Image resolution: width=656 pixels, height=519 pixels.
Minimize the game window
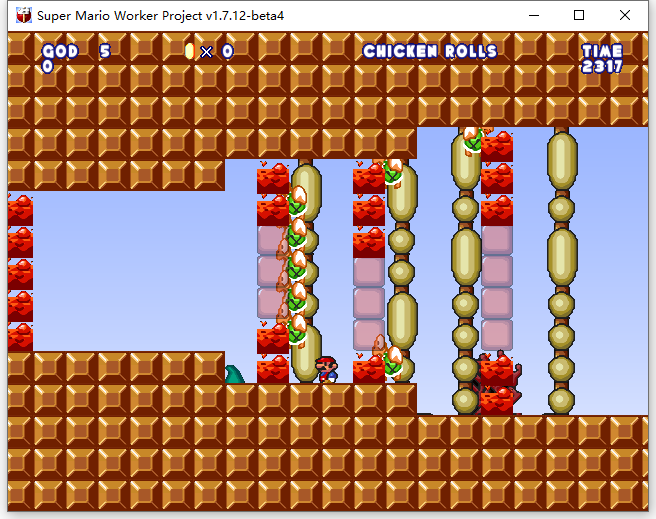click(532, 15)
